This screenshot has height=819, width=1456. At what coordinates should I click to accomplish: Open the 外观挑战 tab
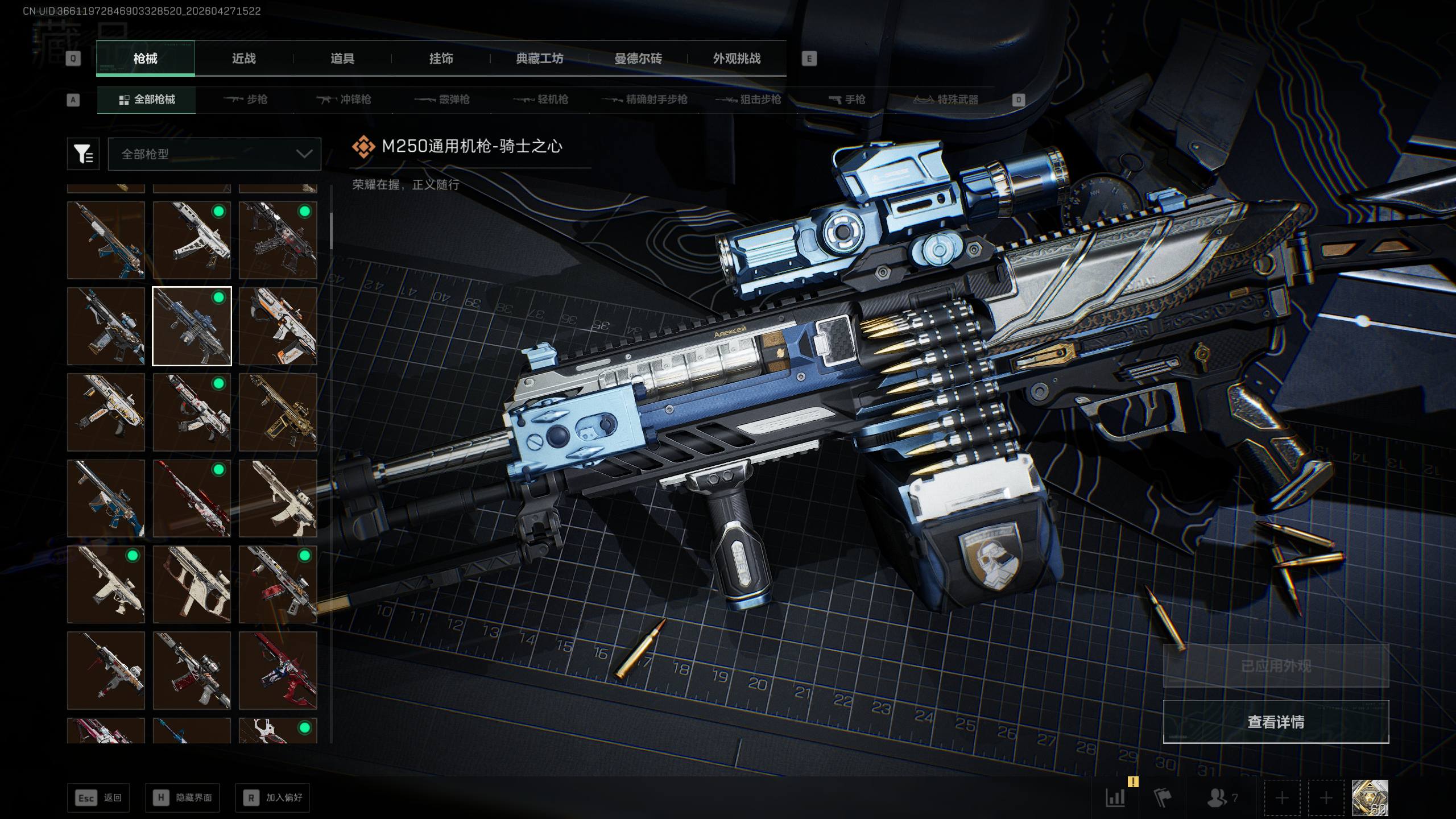point(737,58)
